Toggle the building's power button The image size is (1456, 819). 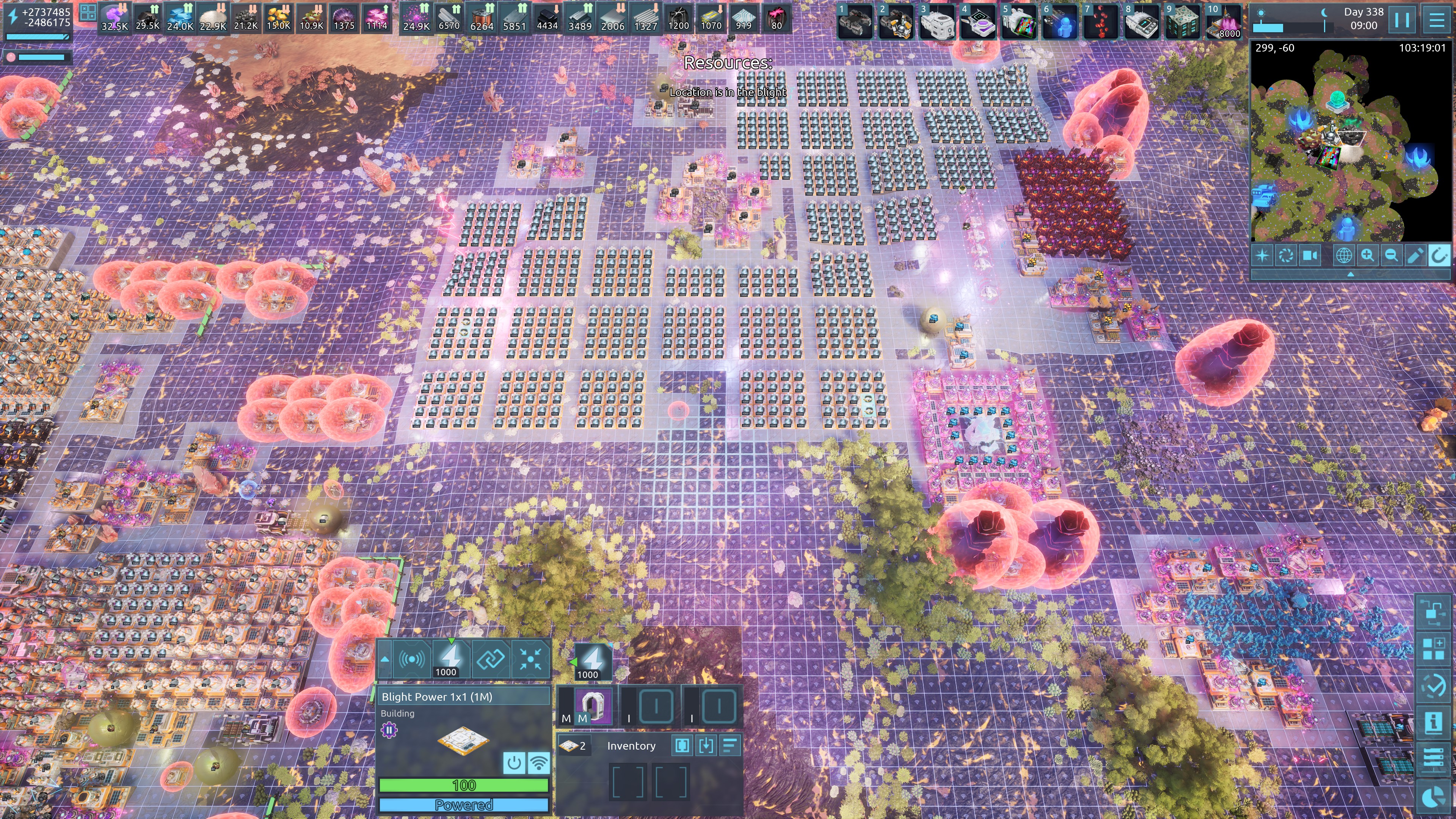pos(514,763)
